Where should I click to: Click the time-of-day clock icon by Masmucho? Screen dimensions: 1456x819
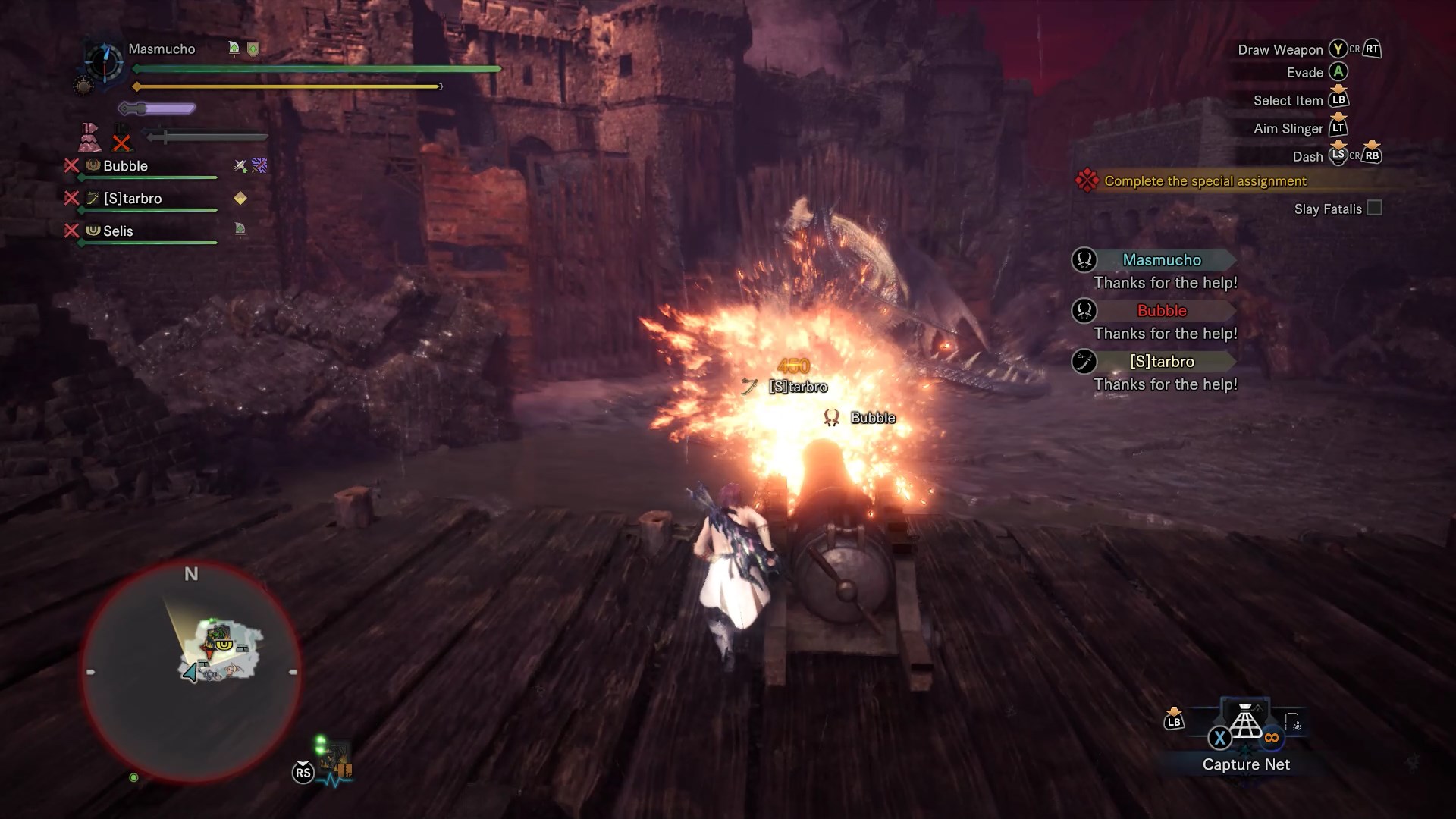point(104,61)
